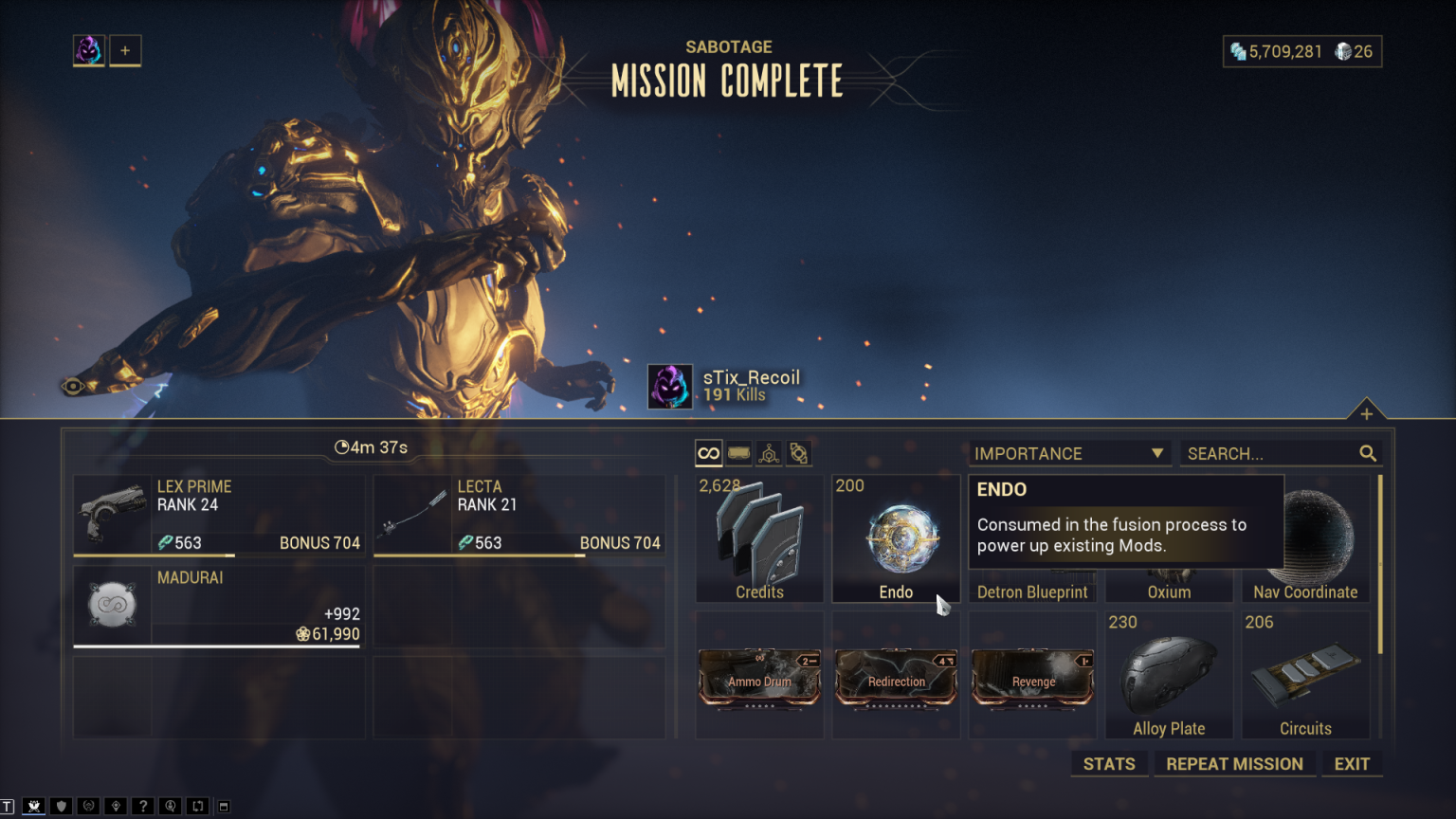Click the search magnifier icon
Image resolution: width=1456 pixels, height=819 pixels.
[x=1368, y=453]
